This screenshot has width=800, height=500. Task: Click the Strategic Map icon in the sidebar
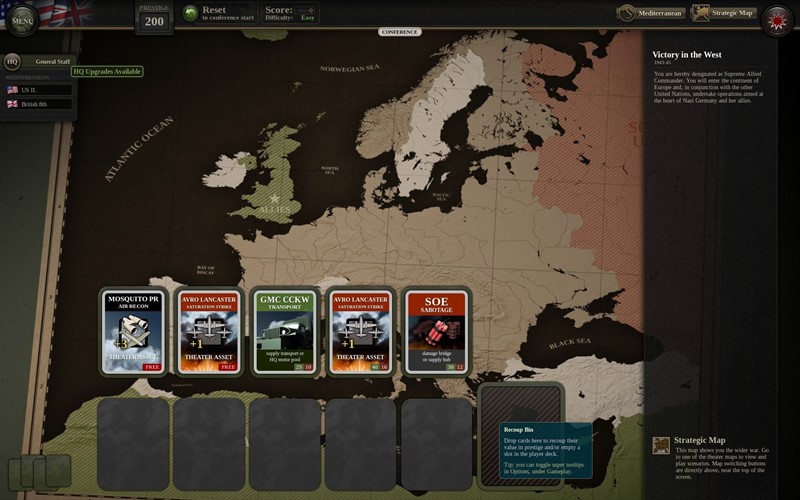[661, 445]
